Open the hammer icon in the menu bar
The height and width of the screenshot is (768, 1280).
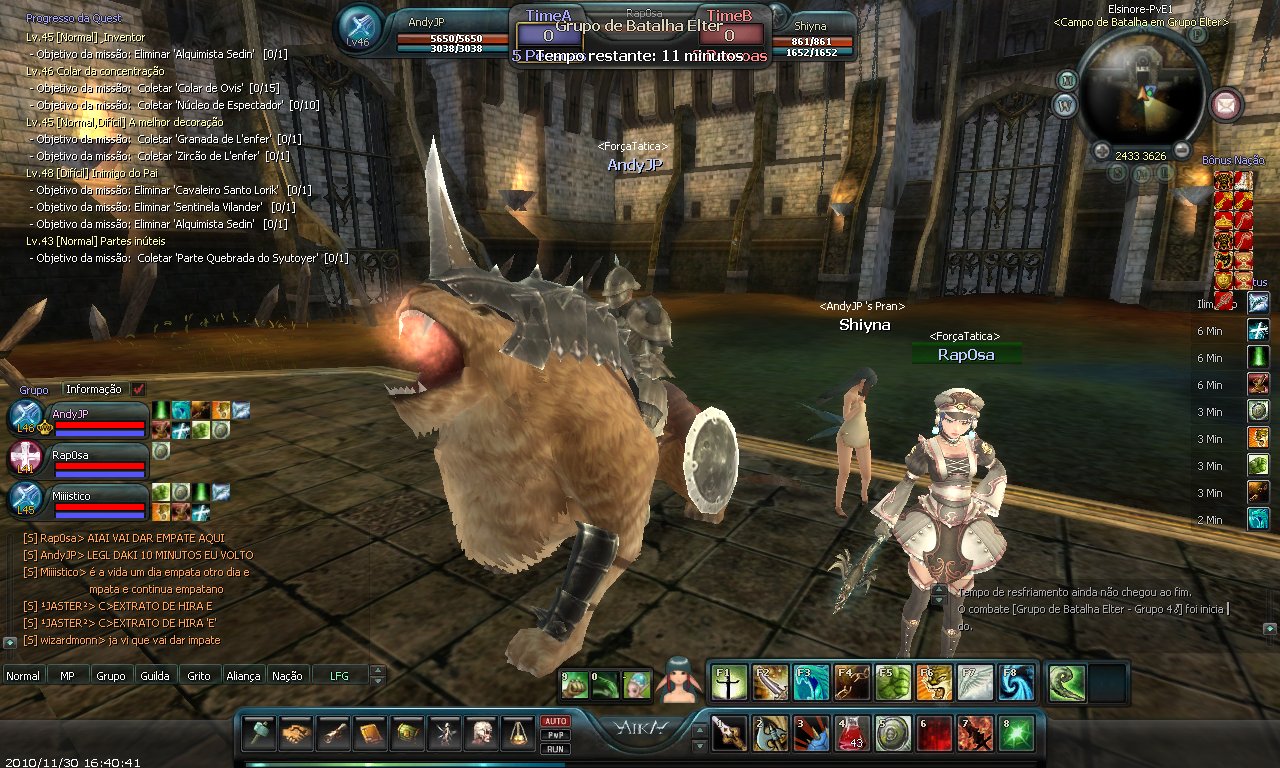click(x=258, y=733)
